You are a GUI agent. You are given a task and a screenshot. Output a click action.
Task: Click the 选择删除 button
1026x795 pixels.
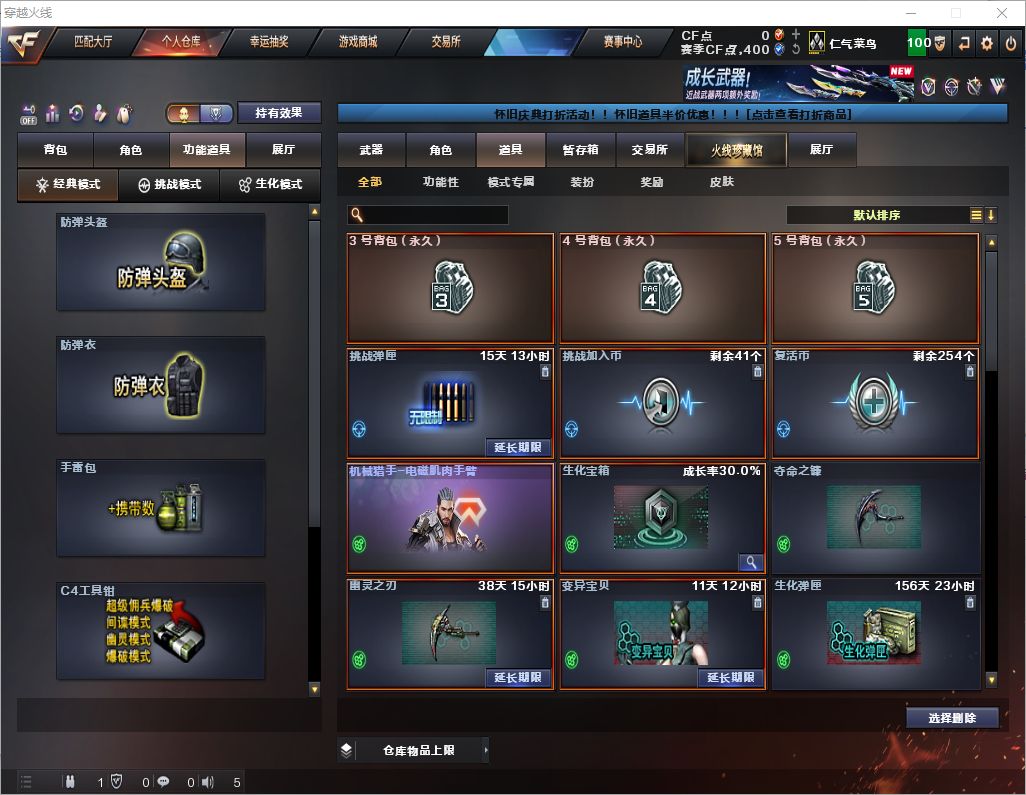[952, 718]
